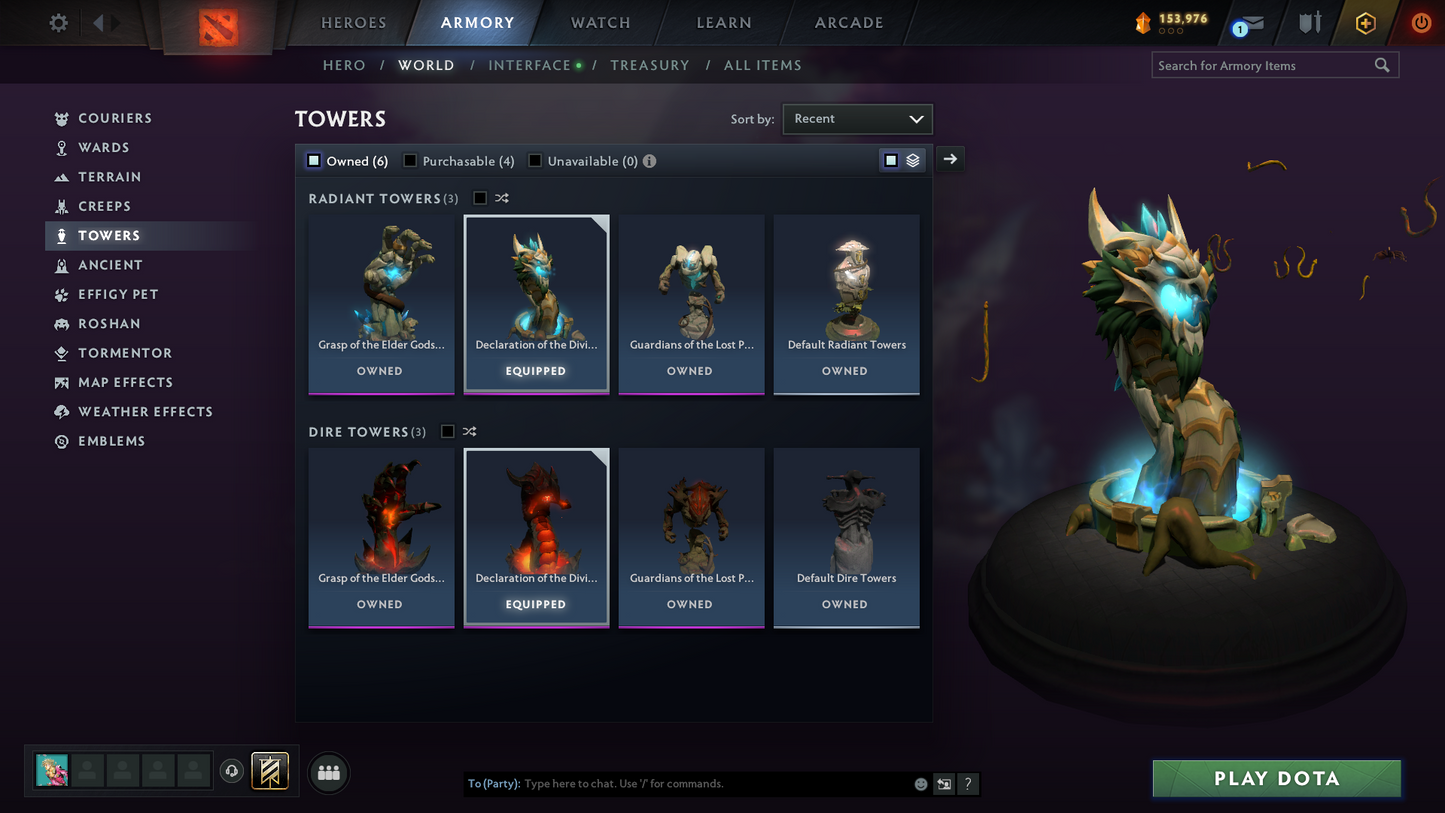Click the Dota shards currency icon
This screenshot has width=1445, height=813.
(1142, 22)
